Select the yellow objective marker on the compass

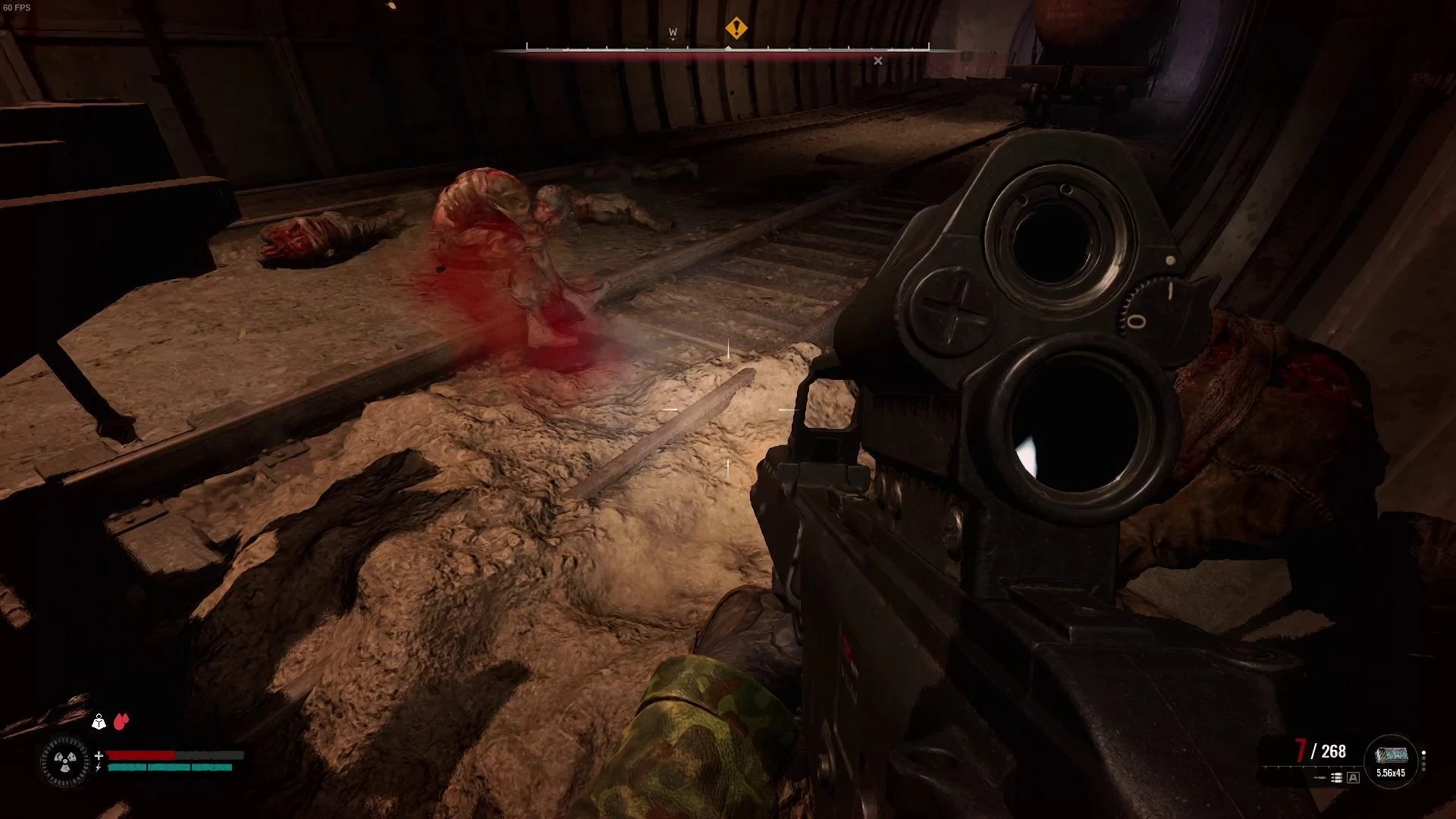pyautogui.click(x=736, y=29)
